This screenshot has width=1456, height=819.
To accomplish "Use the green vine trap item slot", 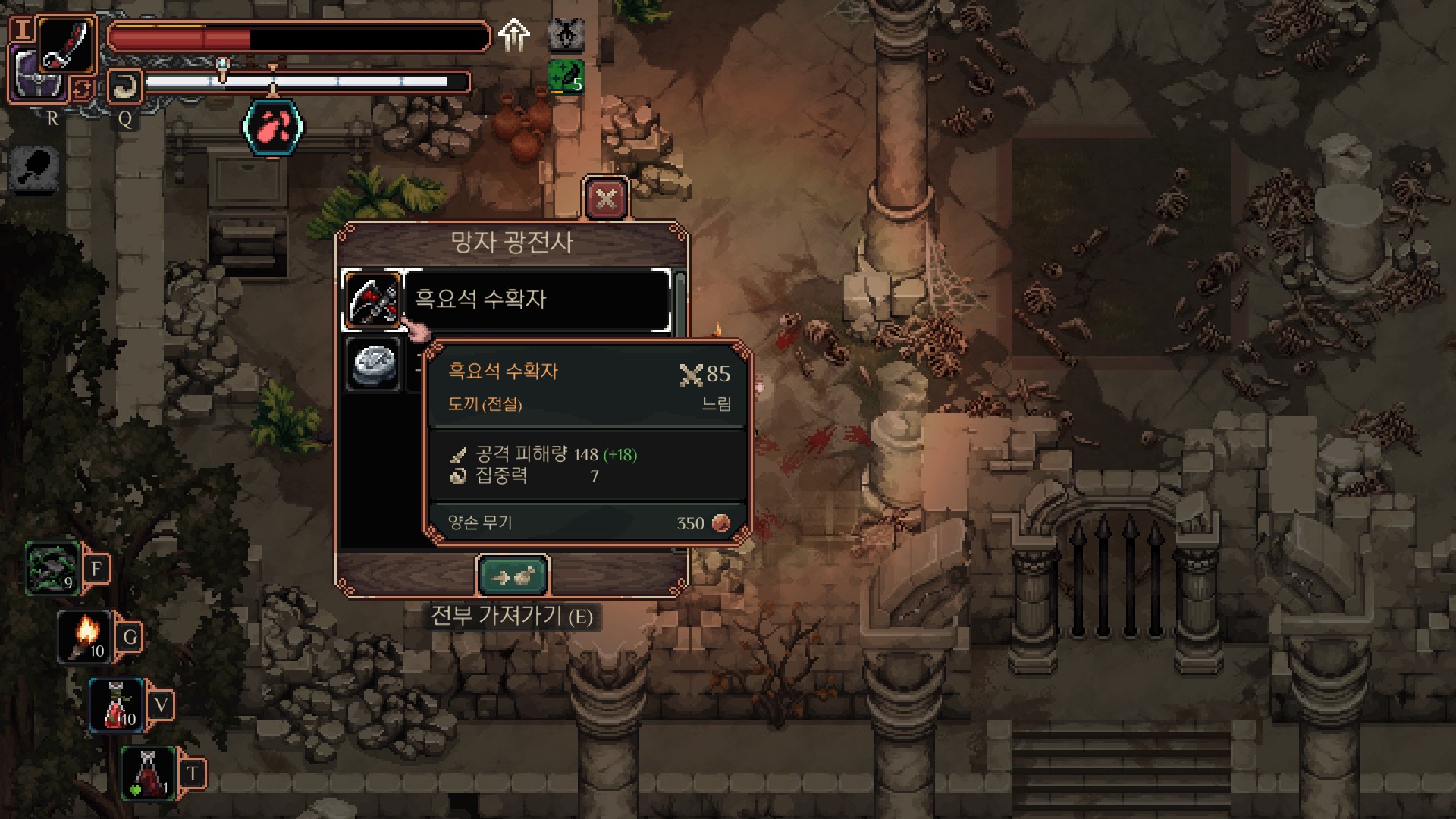I will (53, 569).
